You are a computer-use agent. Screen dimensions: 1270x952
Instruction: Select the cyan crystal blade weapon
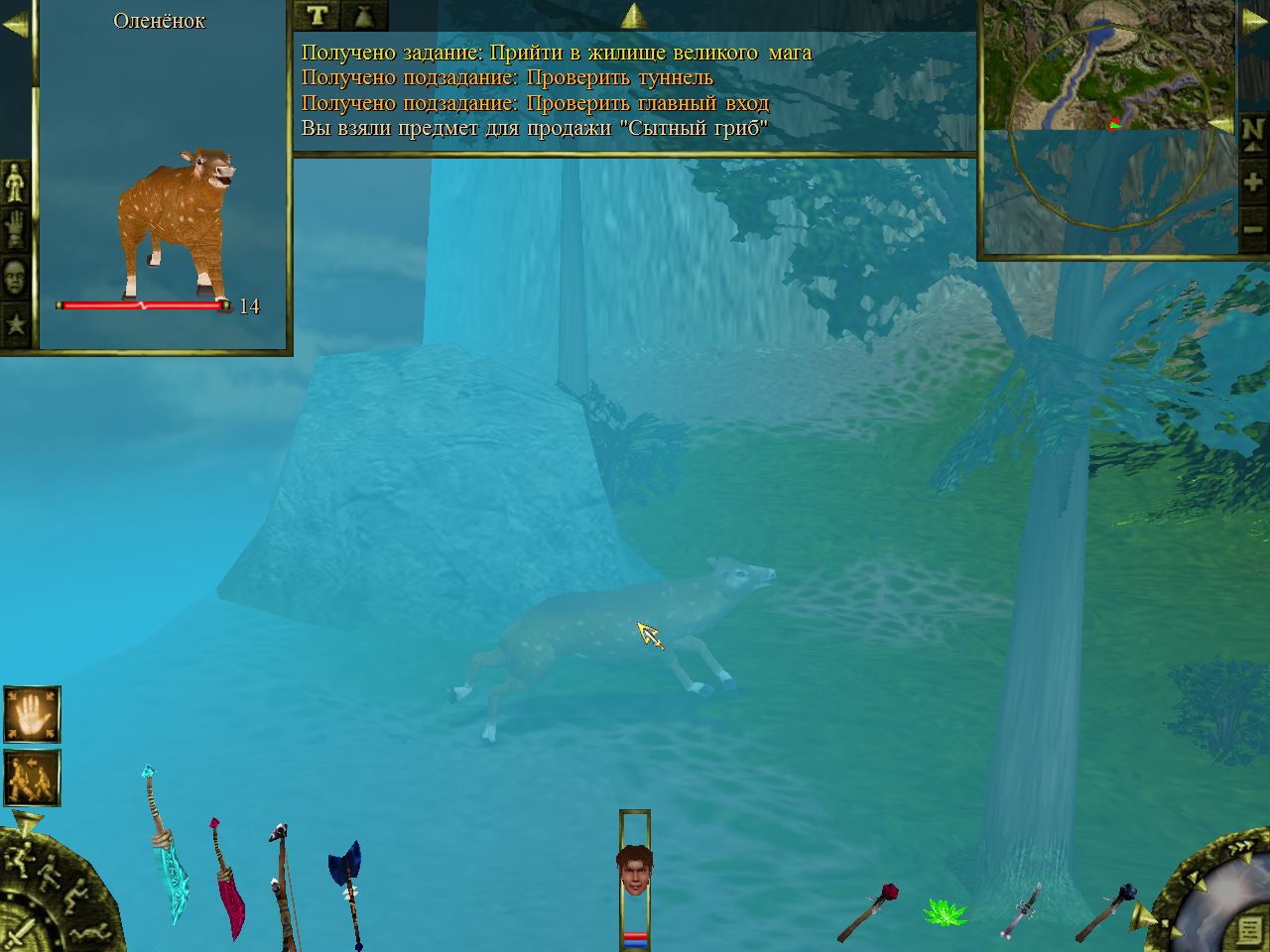click(168, 851)
